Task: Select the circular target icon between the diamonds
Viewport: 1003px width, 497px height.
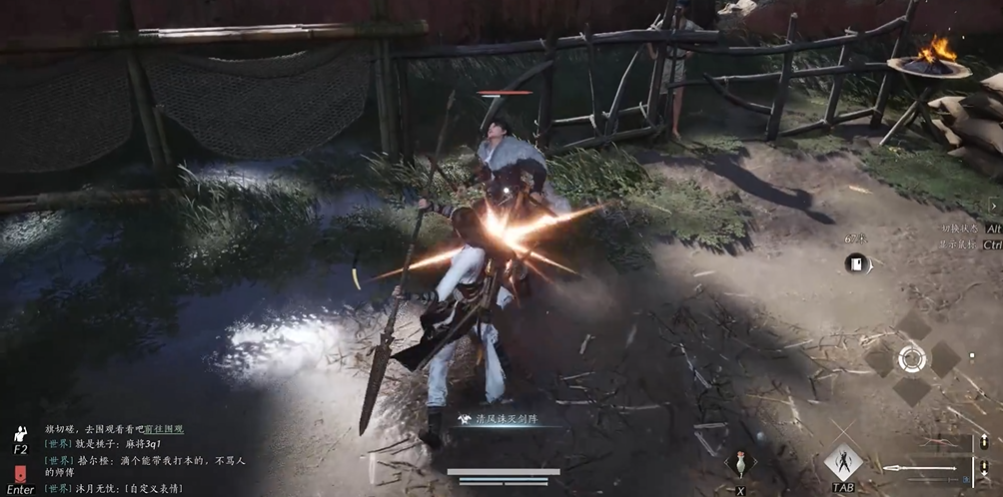Action: 911,358
